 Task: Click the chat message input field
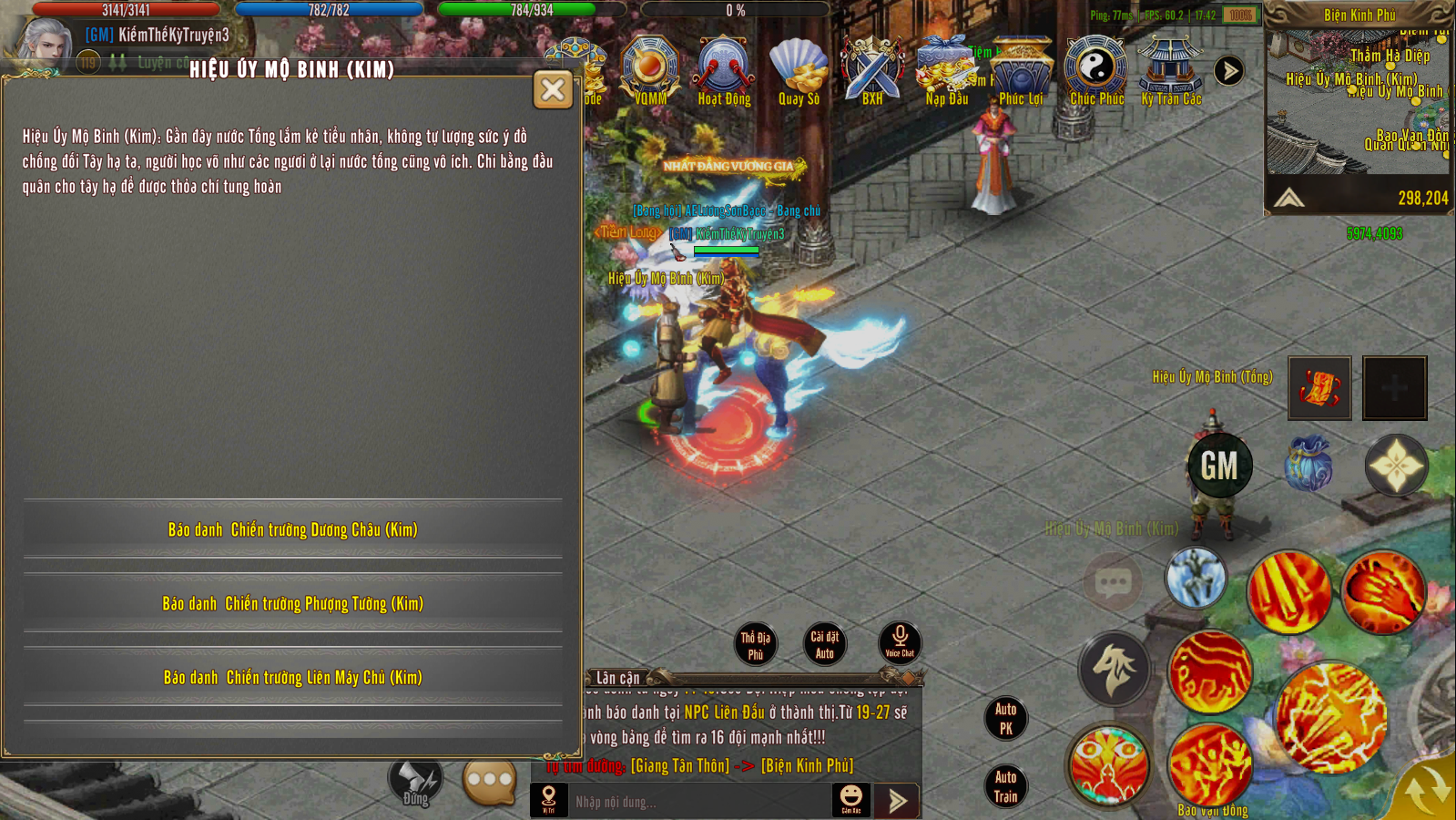coord(699,802)
